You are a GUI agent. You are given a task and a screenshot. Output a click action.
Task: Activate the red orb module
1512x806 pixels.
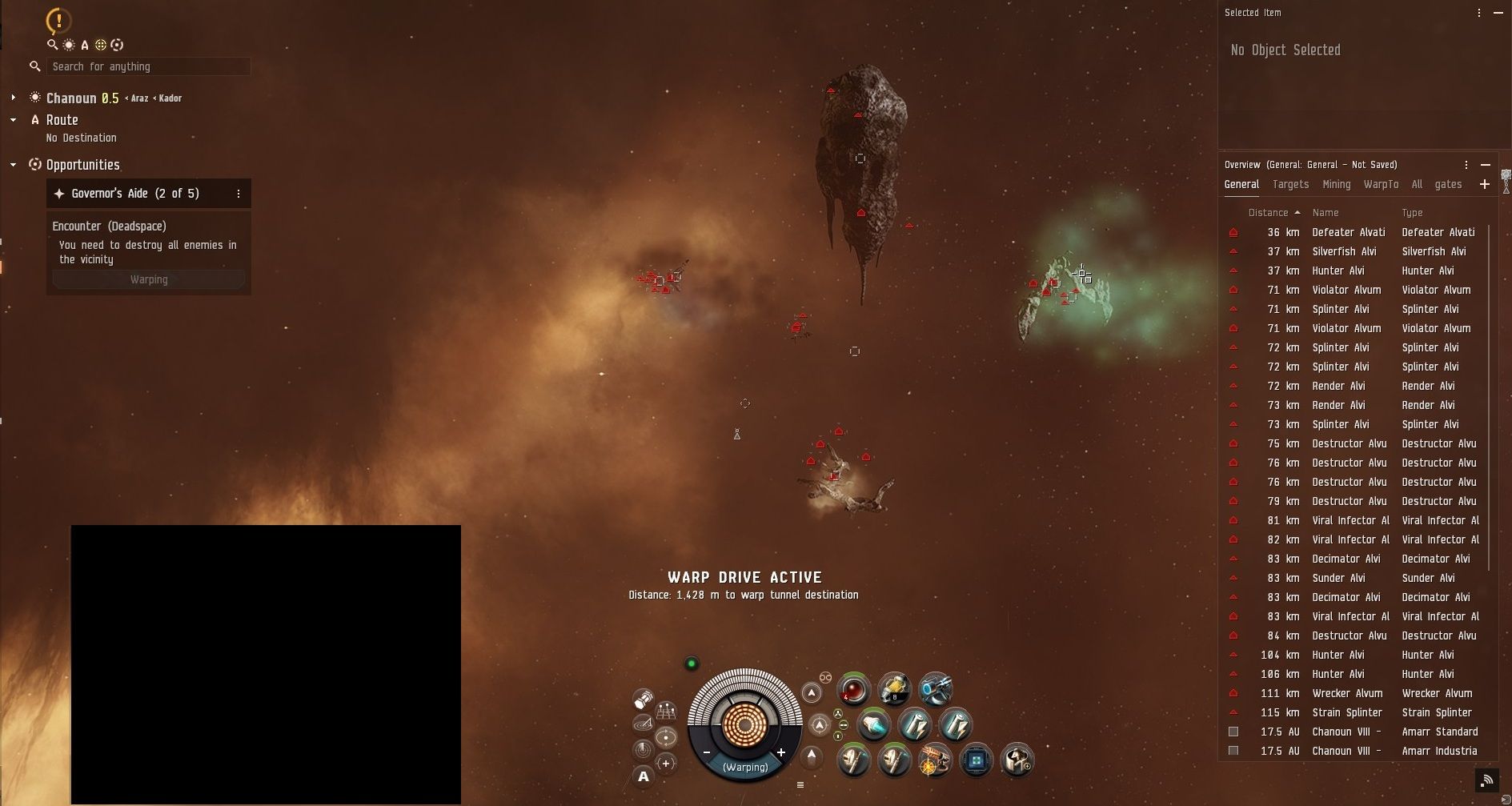(x=853, y=689)
